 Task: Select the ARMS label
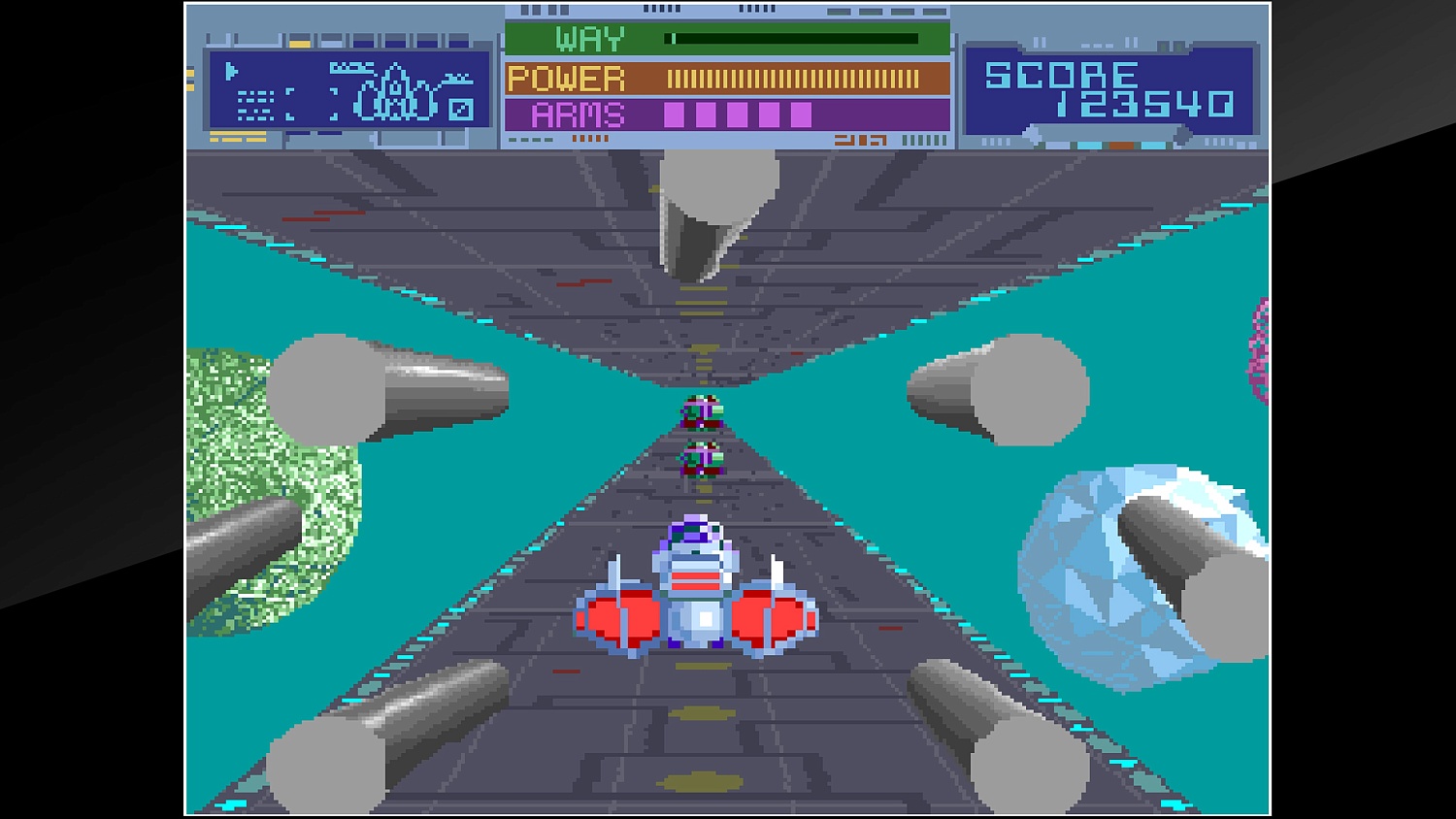[x=576, y=115]
